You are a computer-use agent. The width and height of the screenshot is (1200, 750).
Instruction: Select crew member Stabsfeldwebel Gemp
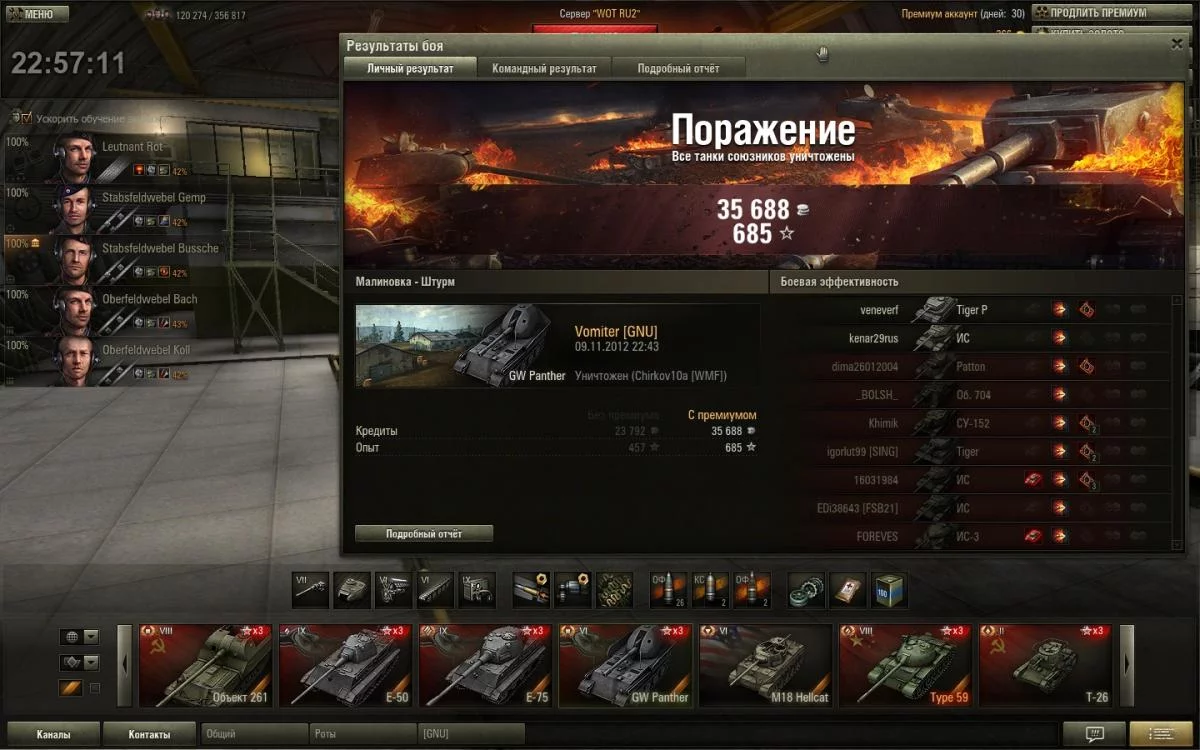click(100, 208)
